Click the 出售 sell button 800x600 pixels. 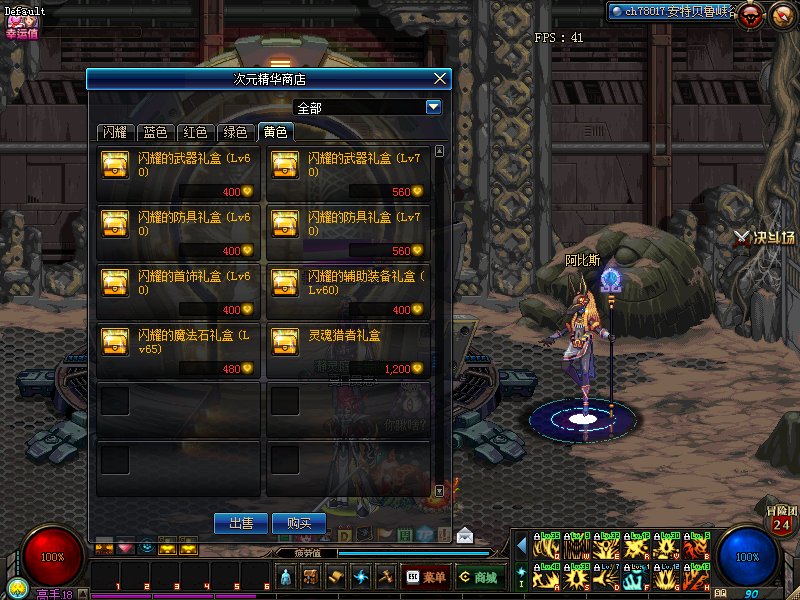point(241,522)
